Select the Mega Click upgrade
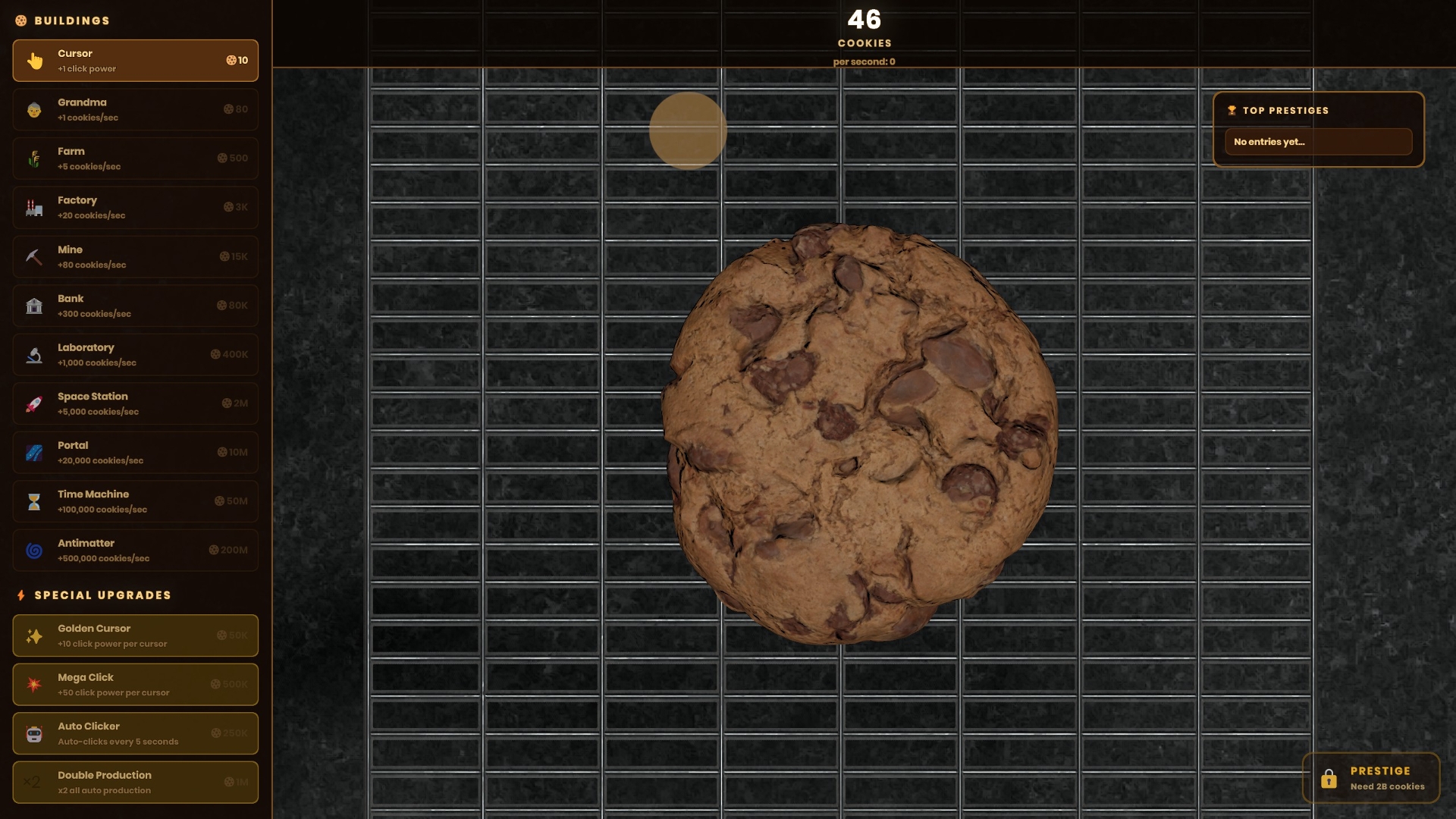This screenshot has width=1456, height=819. click(135, 684)
